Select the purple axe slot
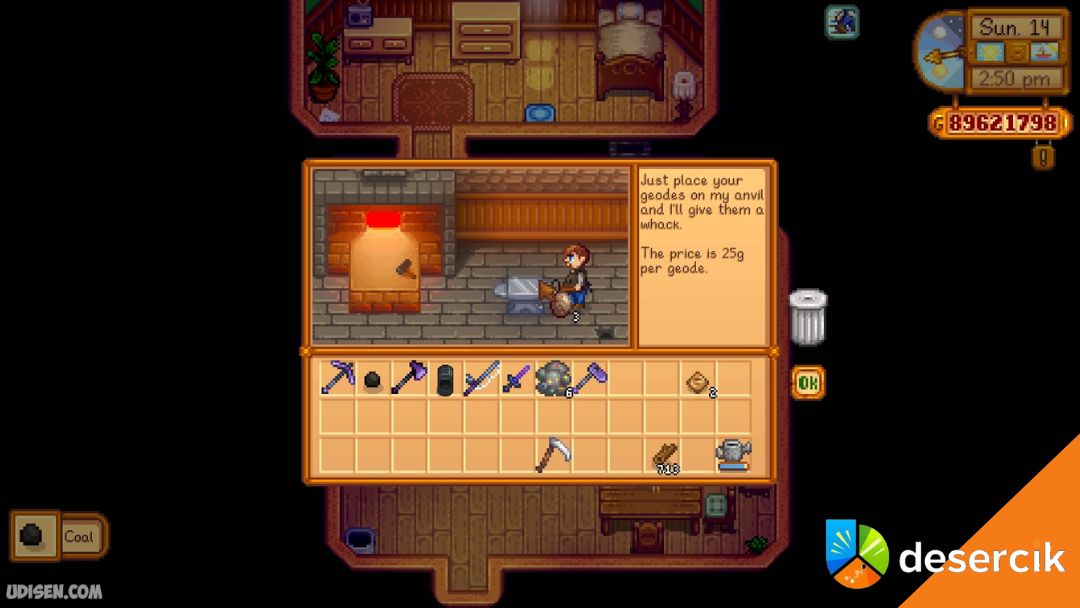1080x608 pixels. tap(409, 379)
